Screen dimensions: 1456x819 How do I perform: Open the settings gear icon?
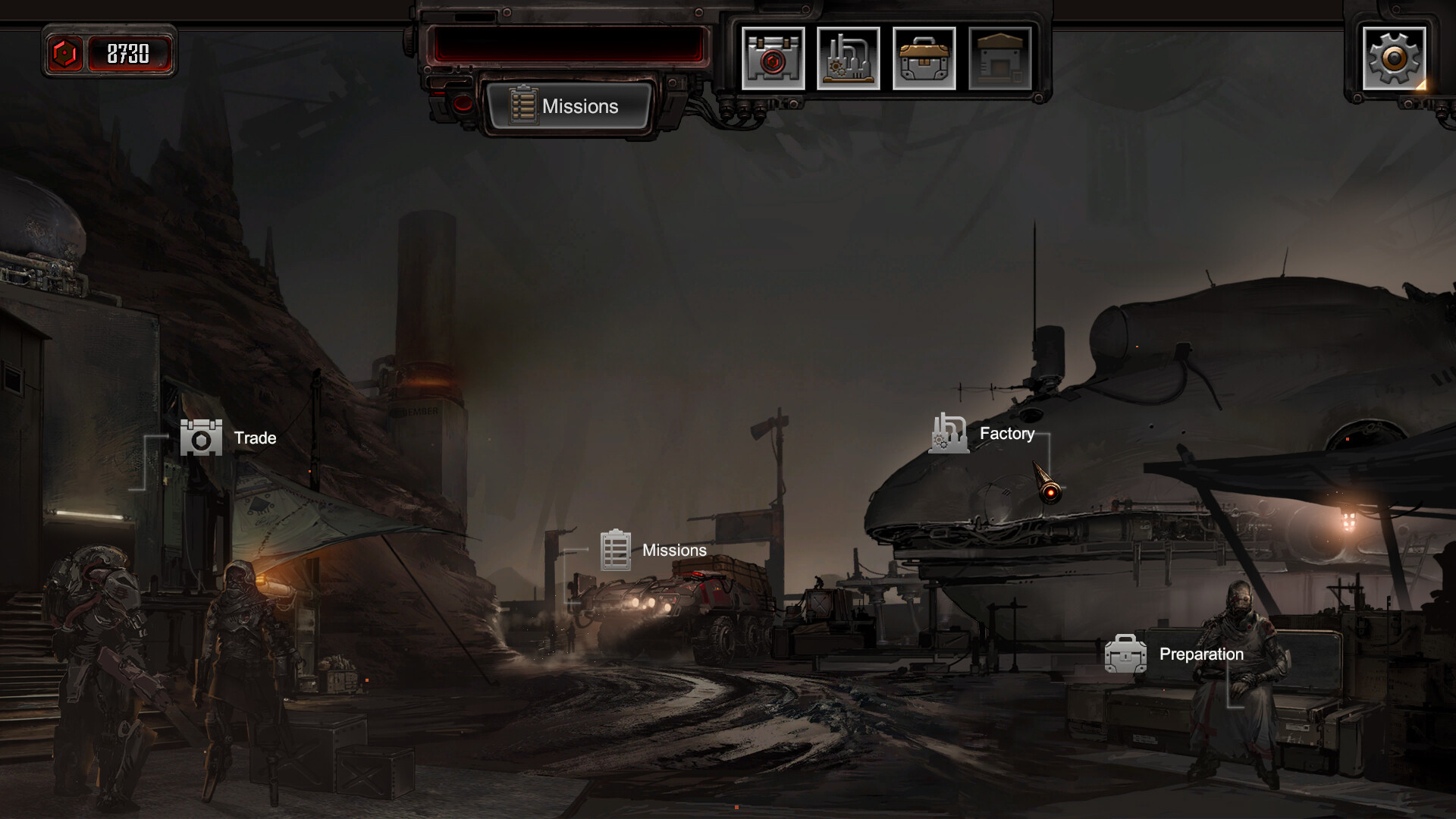click(x=1394, y=58)
